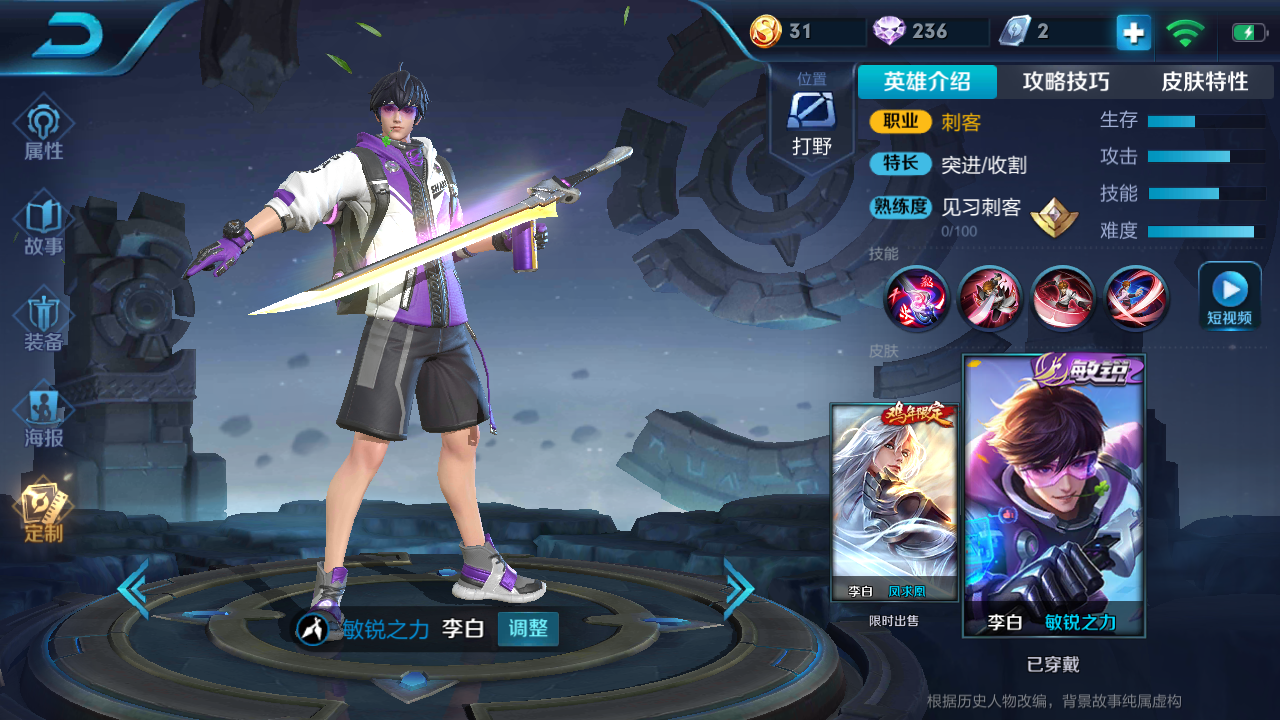Switch to the 英雄介绍 tab
The height and width of the screenshot is (720, 1280).
point(927,82)
